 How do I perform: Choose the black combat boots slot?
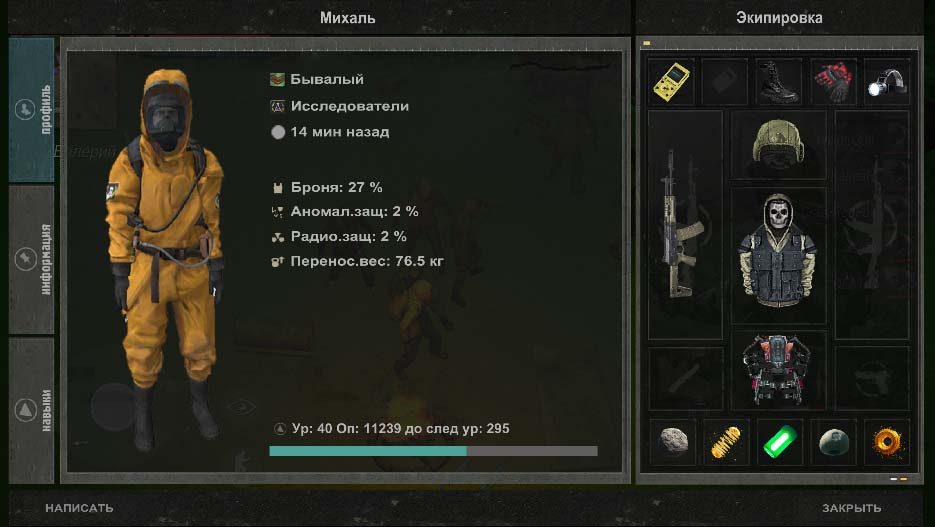778,82
